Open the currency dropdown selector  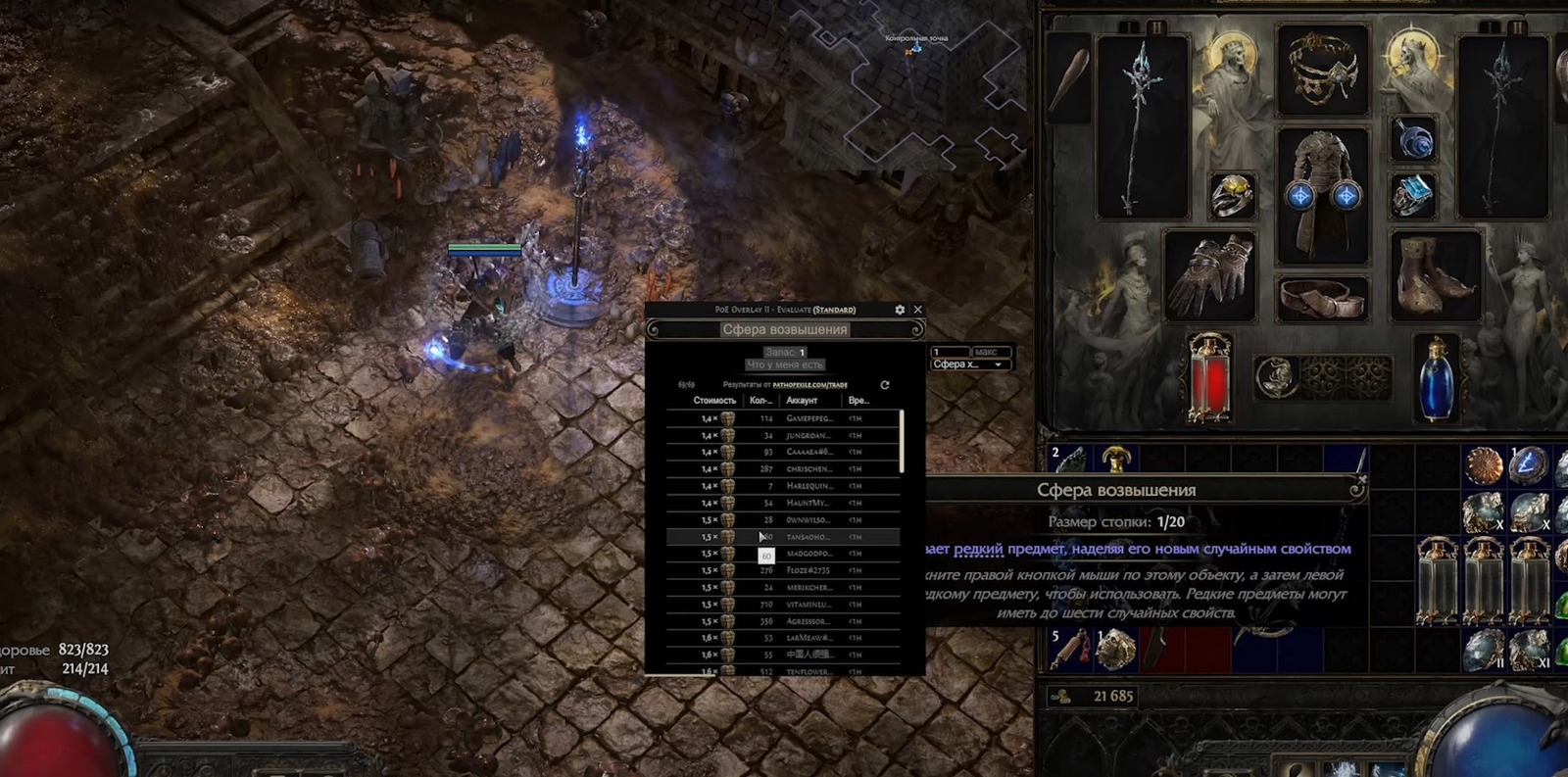point(969,364)
